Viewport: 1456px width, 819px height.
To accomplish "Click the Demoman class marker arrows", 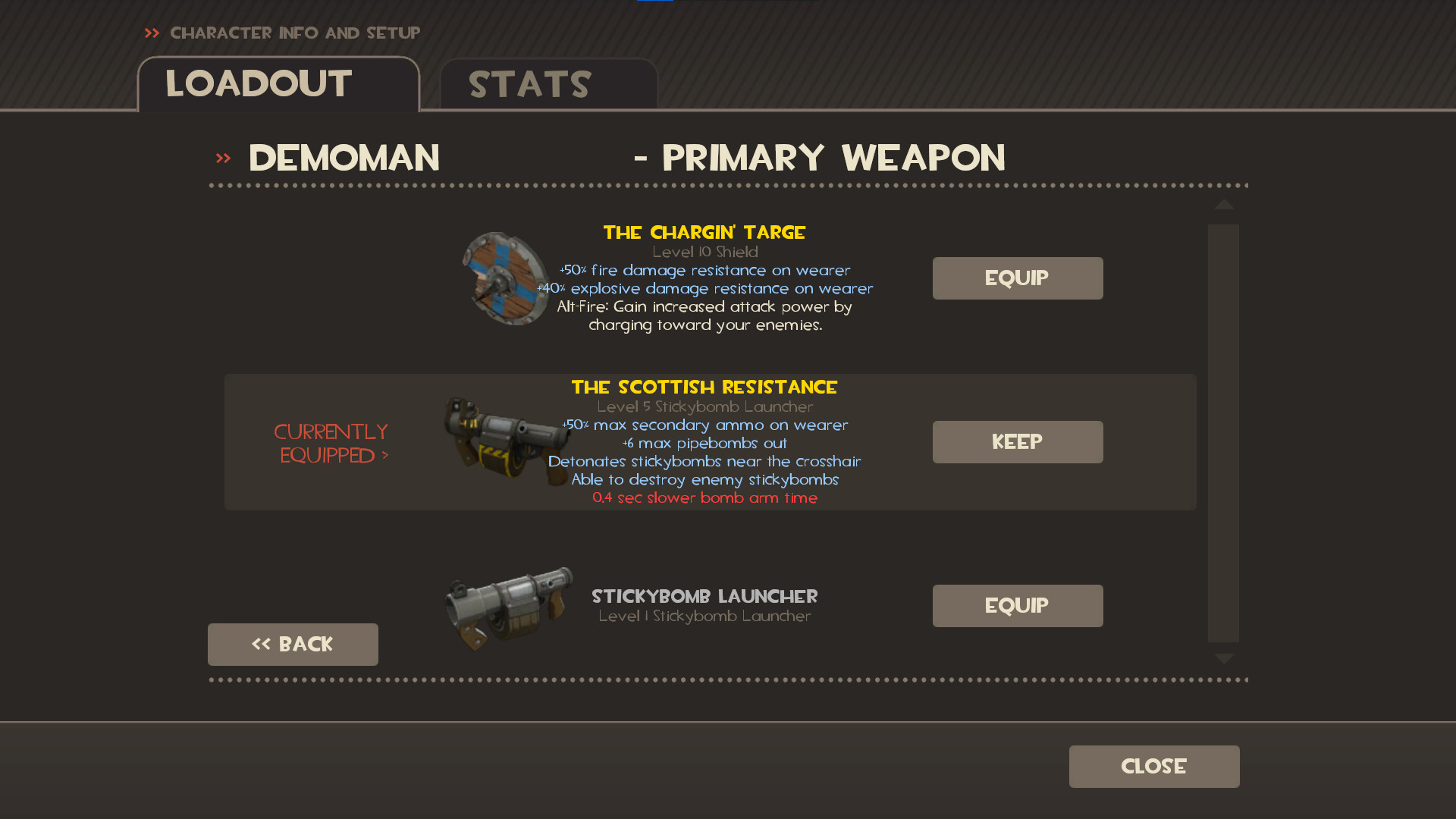I will click(x=222, y=157).
